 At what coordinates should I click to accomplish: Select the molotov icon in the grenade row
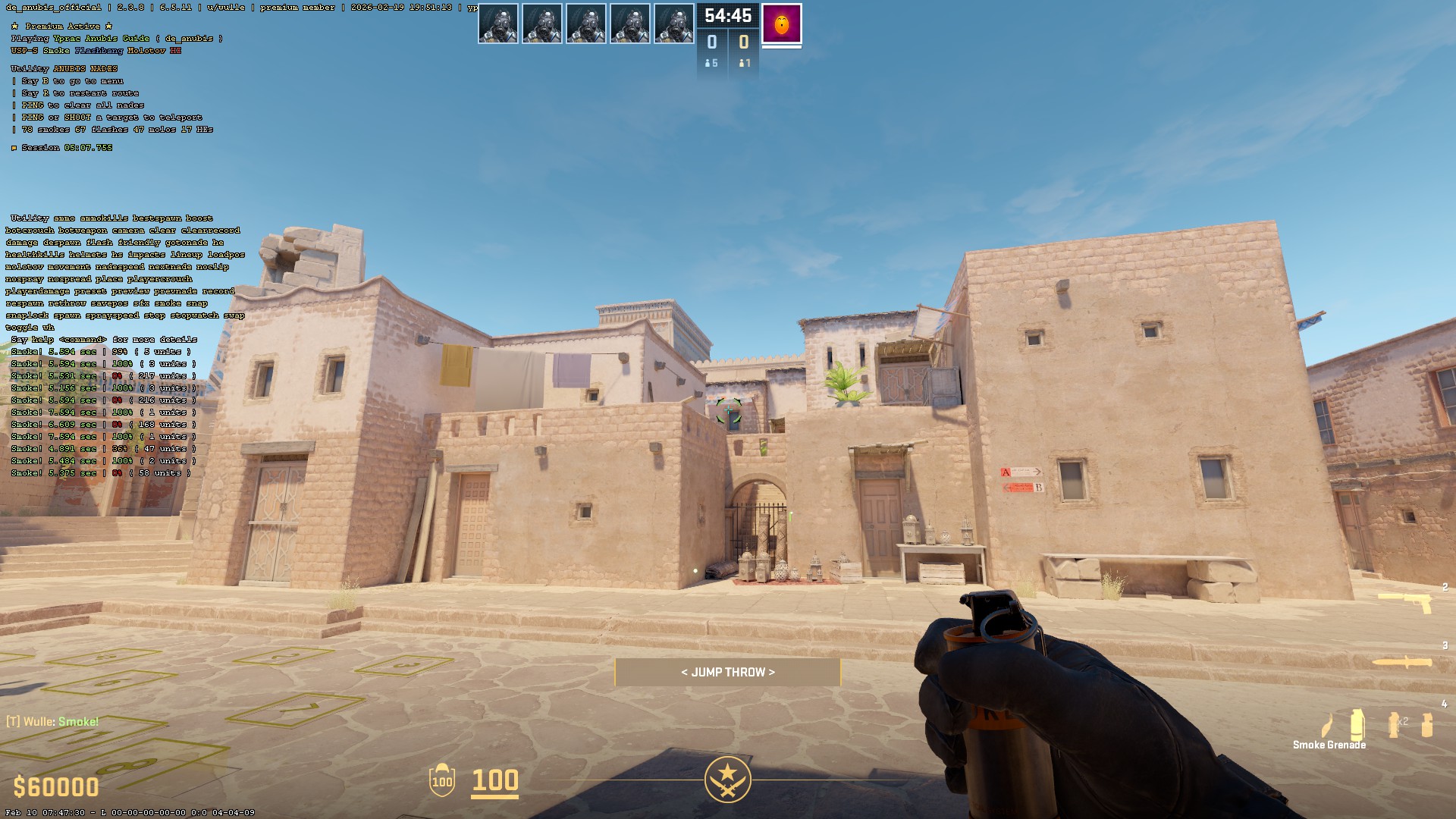point(1328,726)
